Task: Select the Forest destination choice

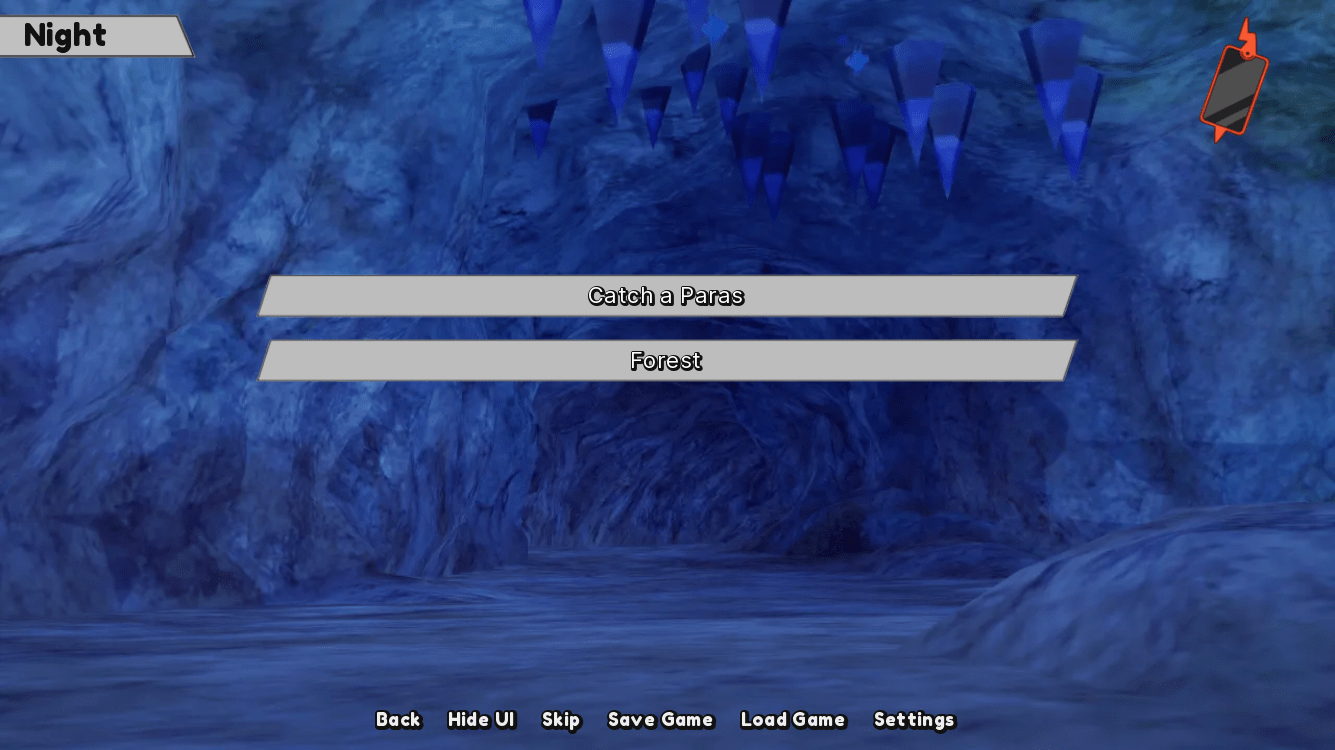Action: pyautogui.click(x=666, y=361)
